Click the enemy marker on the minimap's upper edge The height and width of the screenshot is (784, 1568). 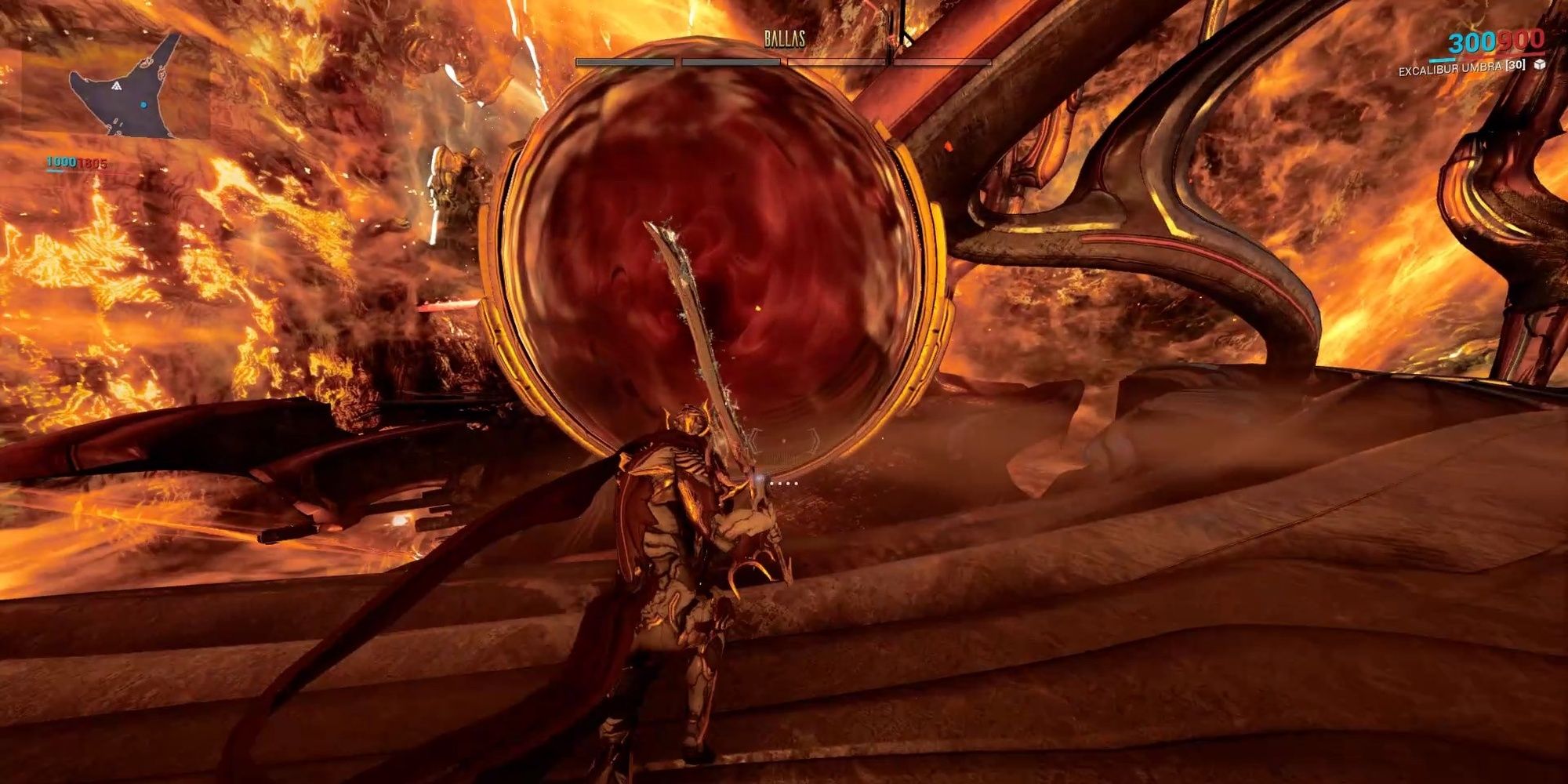[x=146, y=63]
